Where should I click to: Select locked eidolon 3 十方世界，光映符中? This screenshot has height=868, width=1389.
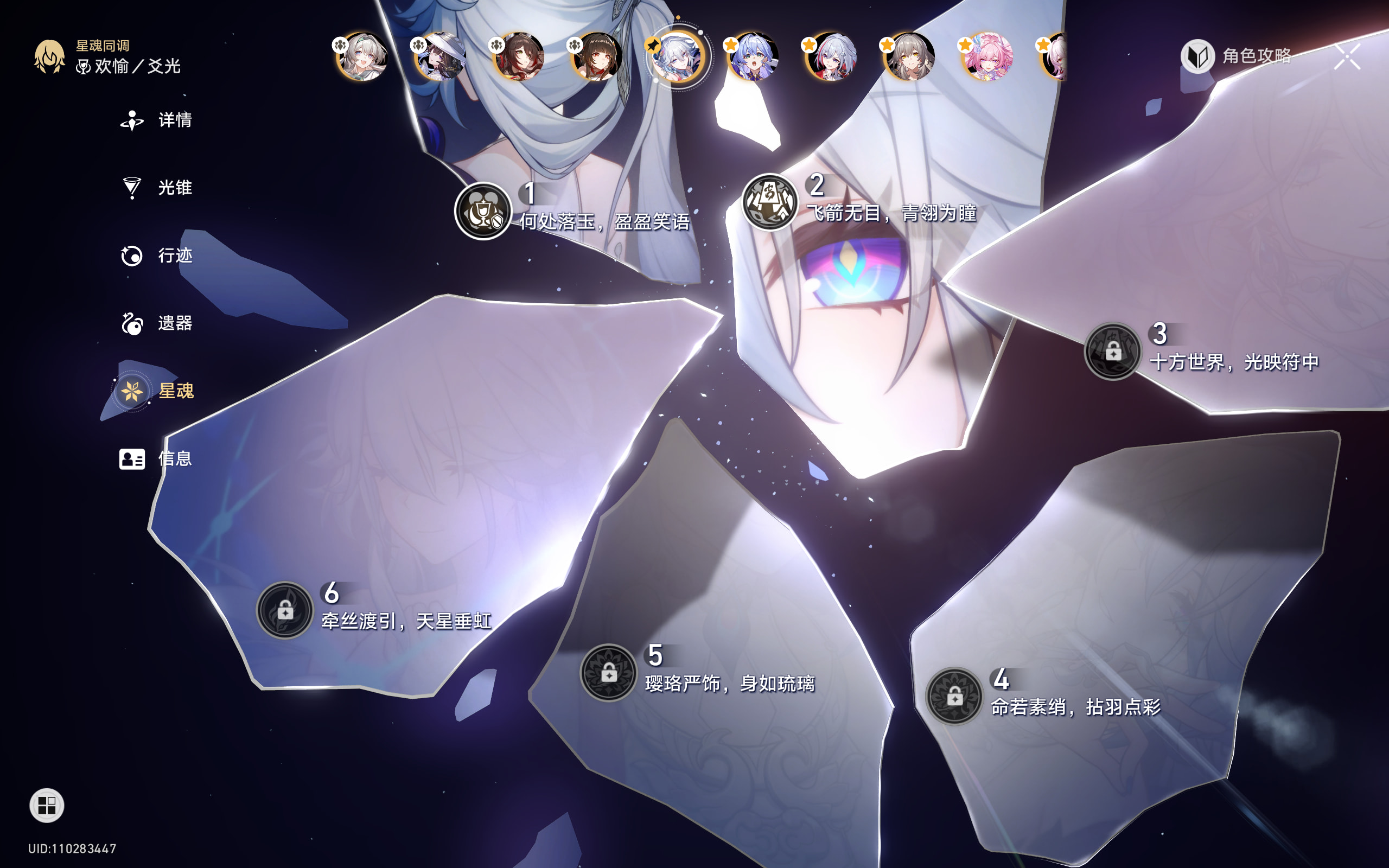[1112, 351]
